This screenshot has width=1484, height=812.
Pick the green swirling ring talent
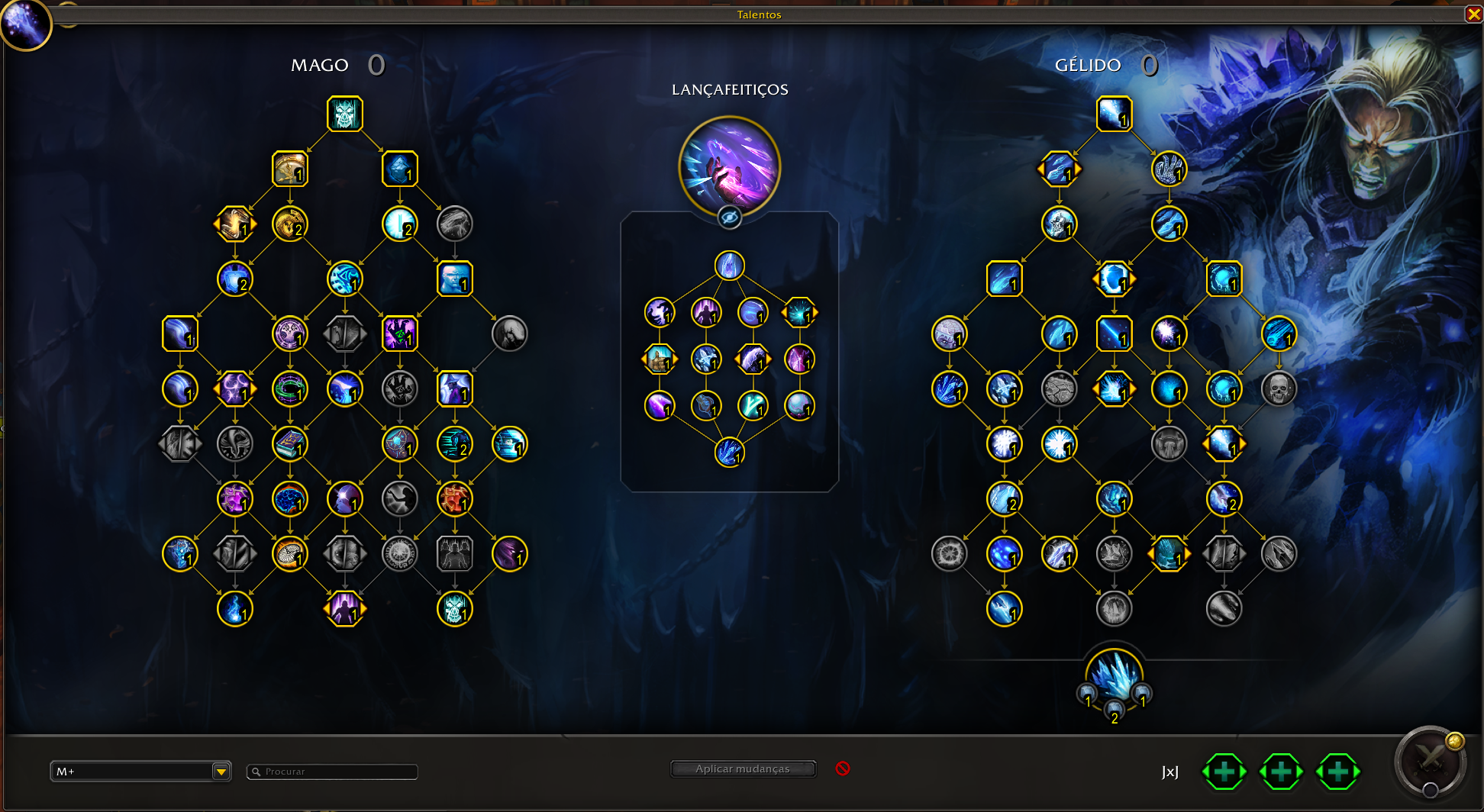click(290, 389)
